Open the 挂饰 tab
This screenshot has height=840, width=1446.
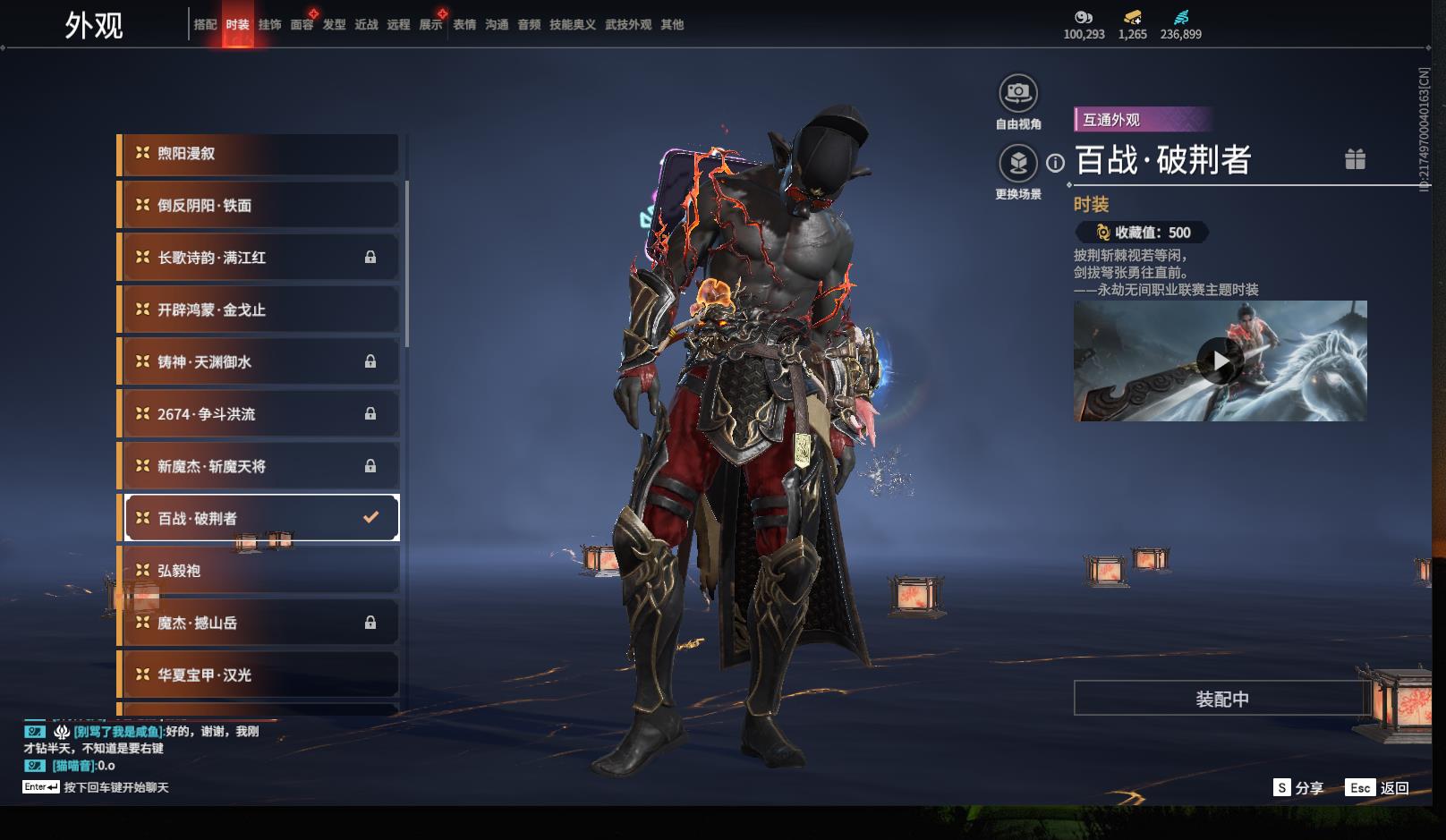coord(269,25)
